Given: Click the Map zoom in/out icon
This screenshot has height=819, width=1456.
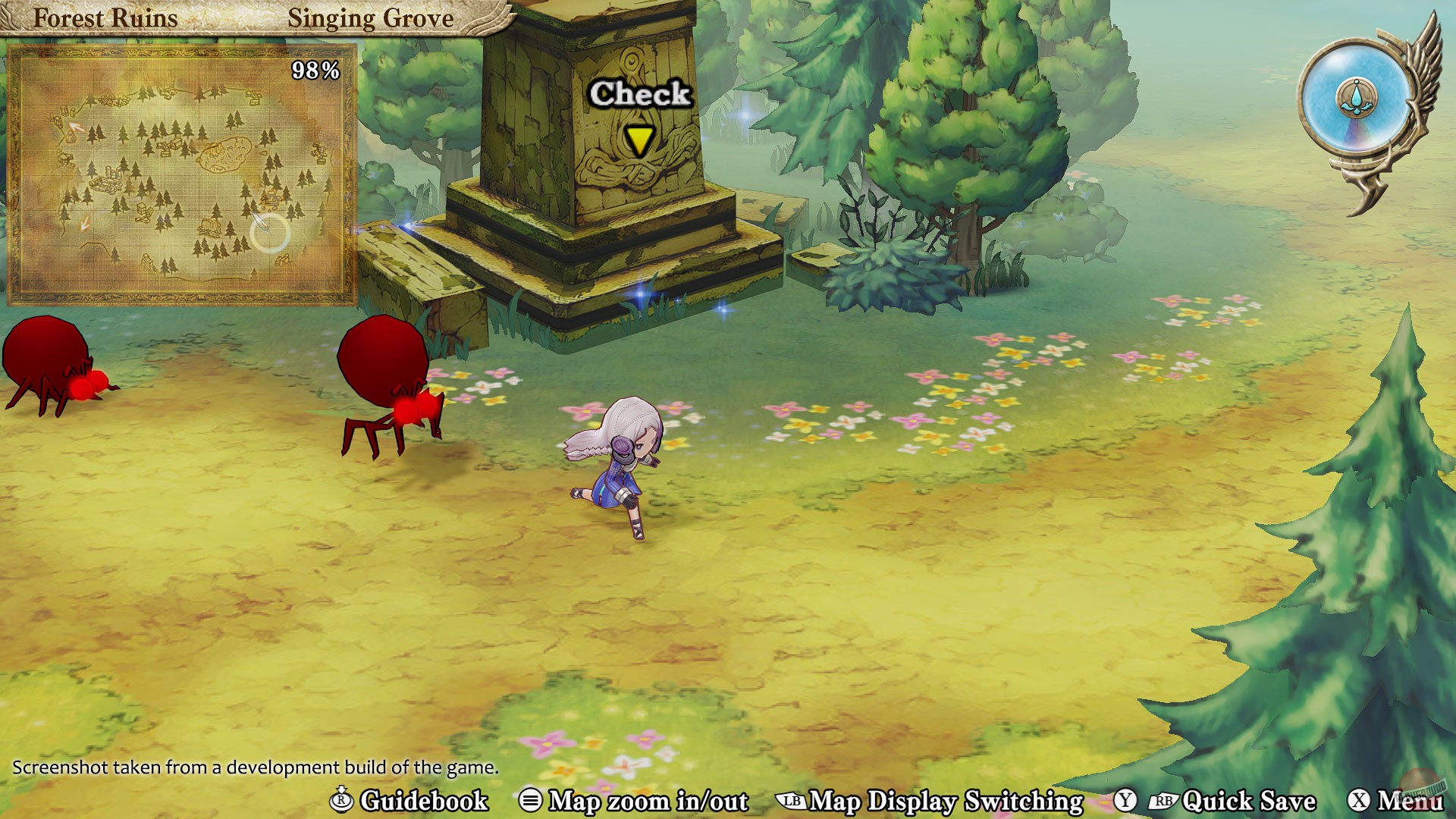Looking at the screenshot, I should [x=533, y=802].
